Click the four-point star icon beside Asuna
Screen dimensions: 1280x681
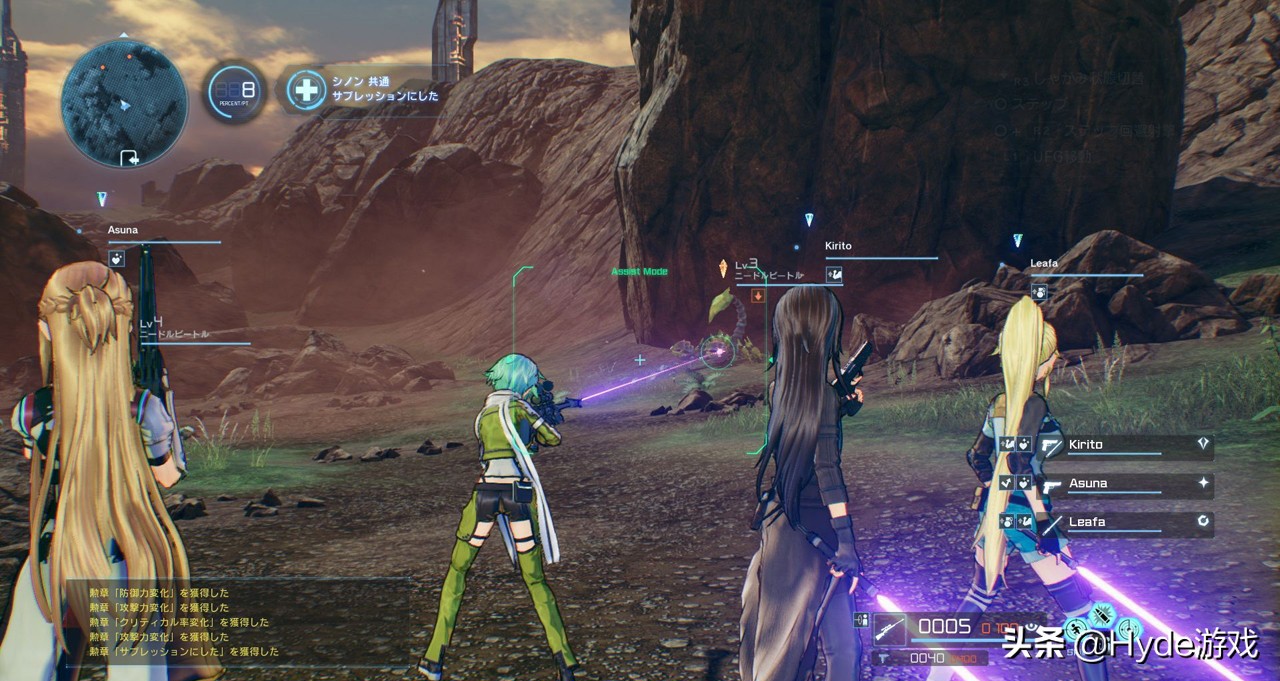pos(1203,482)
